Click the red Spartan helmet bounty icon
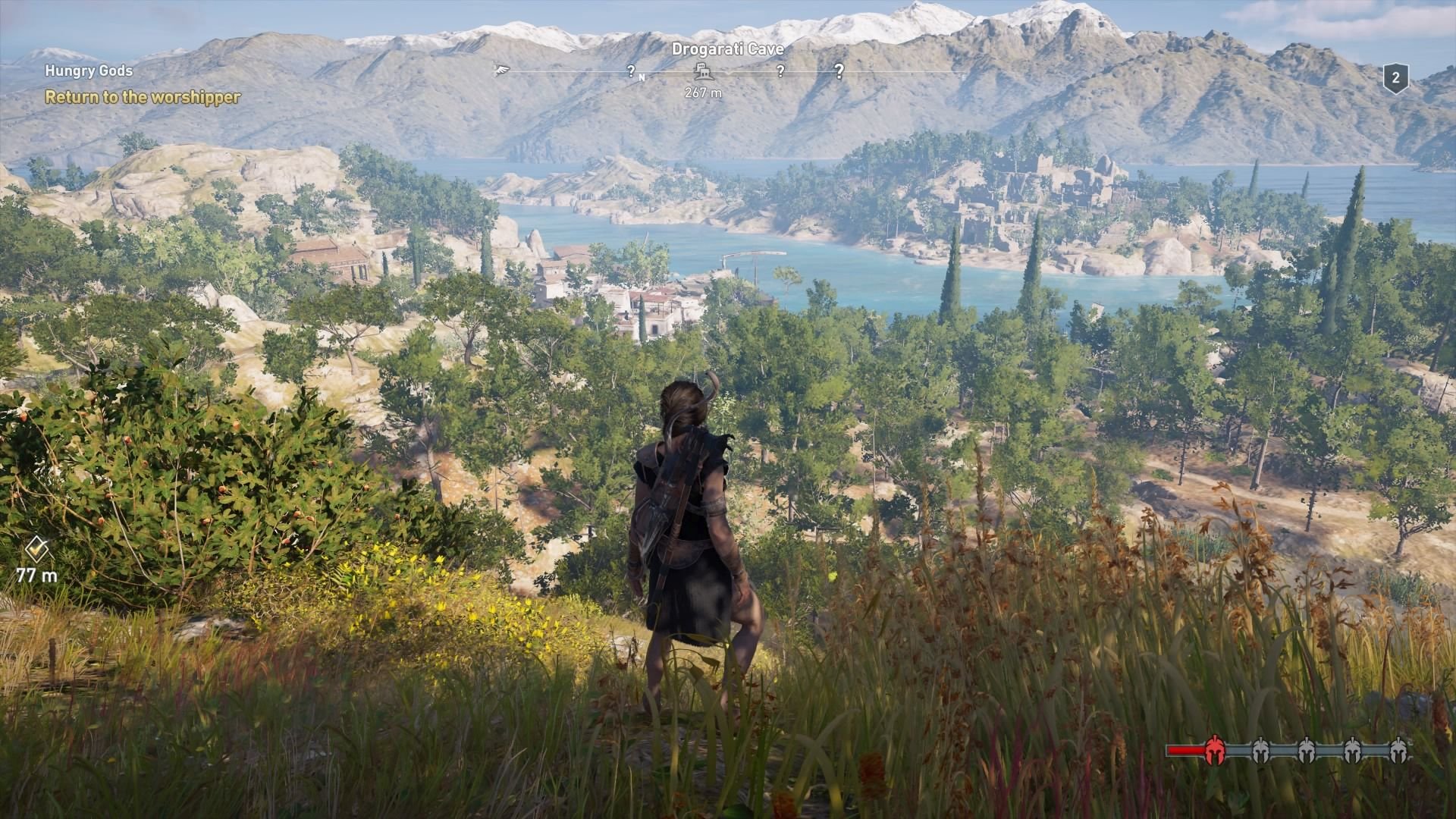Viewport: 1456px width, 819px height. [1215, 751]
